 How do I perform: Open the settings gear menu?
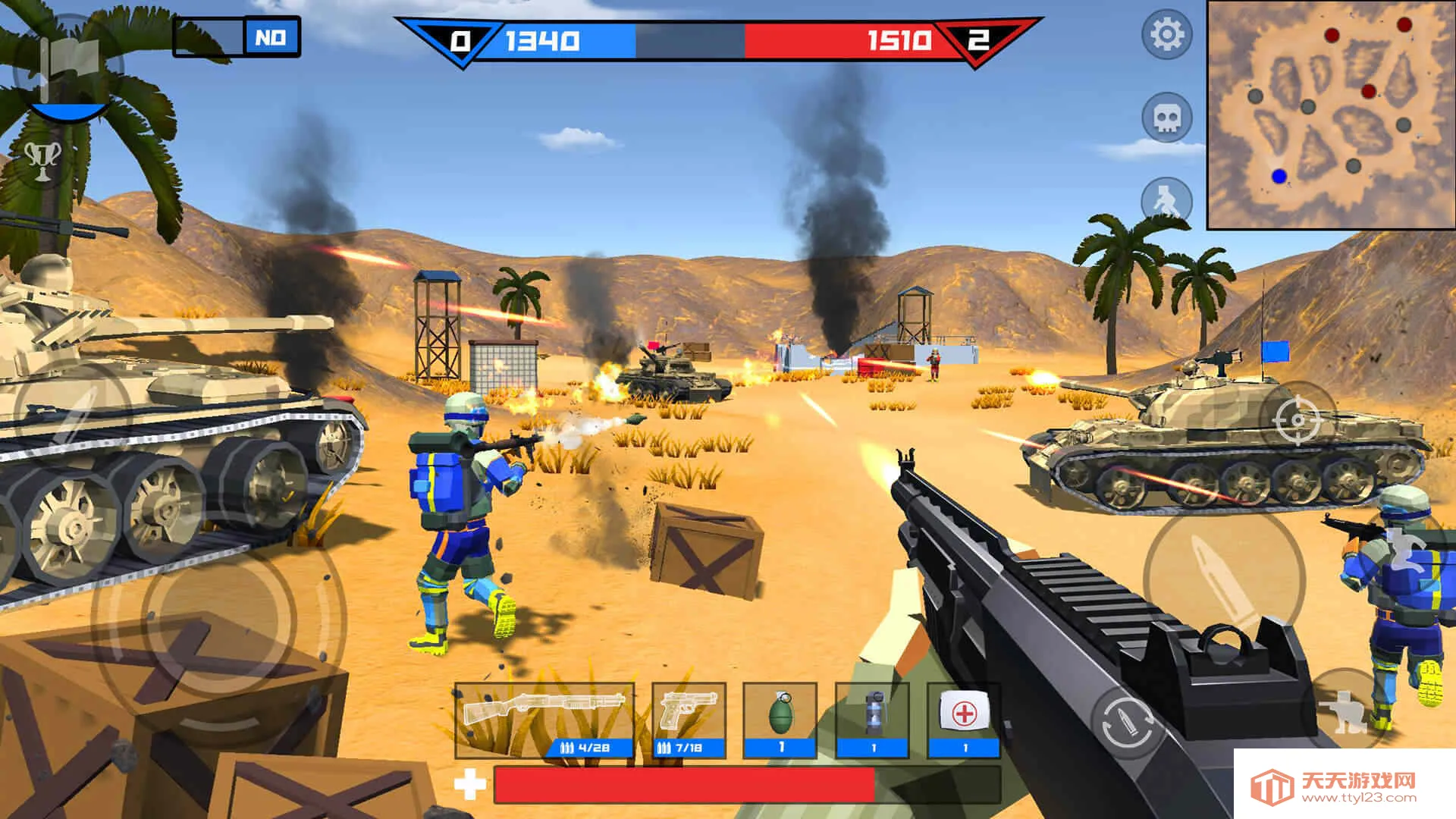(1166, 35)
